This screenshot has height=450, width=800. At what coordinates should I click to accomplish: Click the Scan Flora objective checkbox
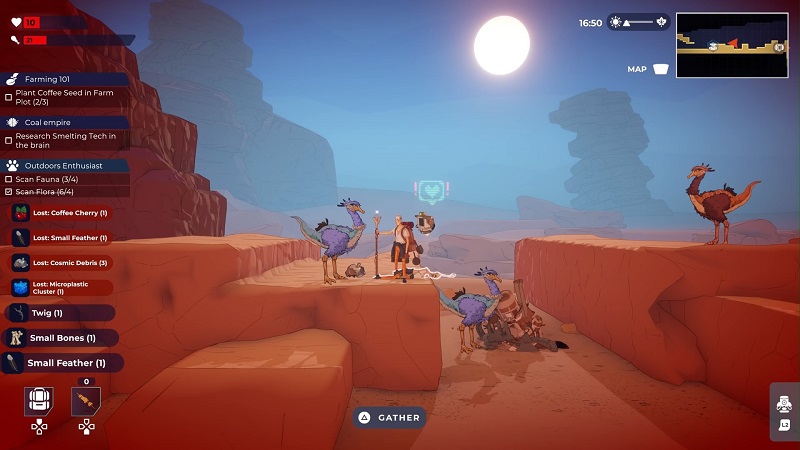(x=9, y=191)
